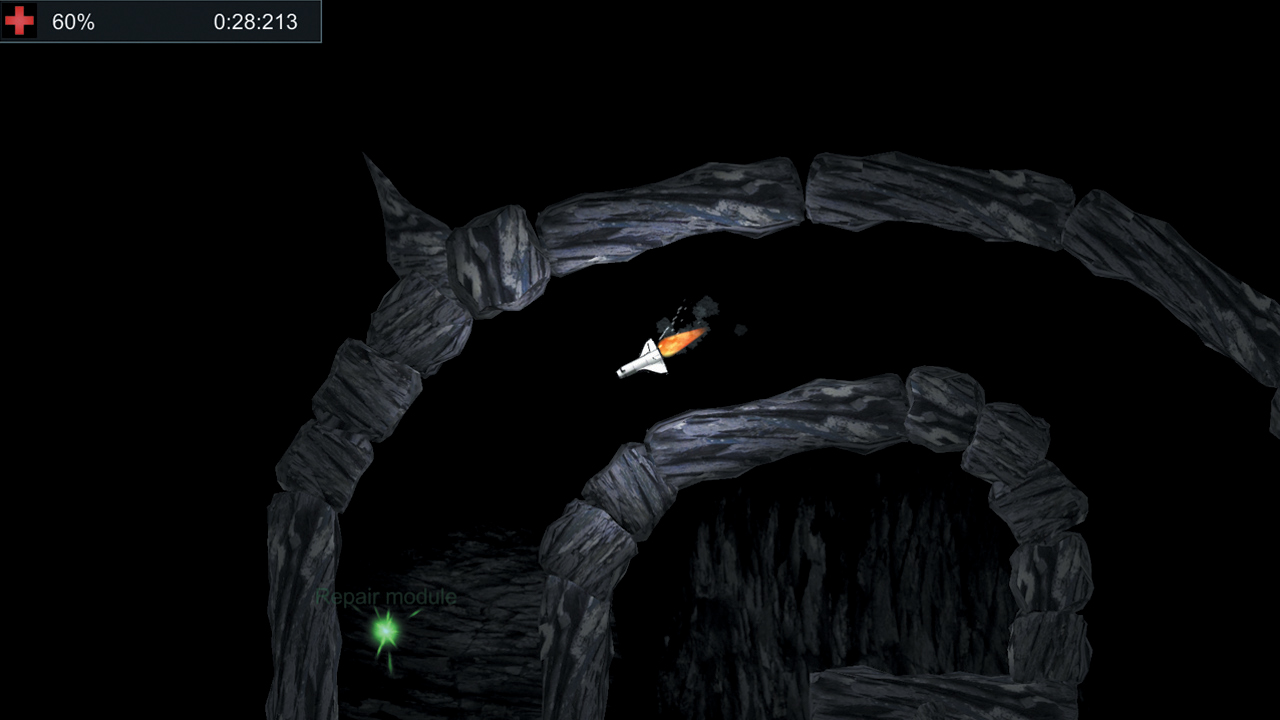Click the health cross on the HUD bar
The image size is (1280, 720).
(x=17, y=20)
